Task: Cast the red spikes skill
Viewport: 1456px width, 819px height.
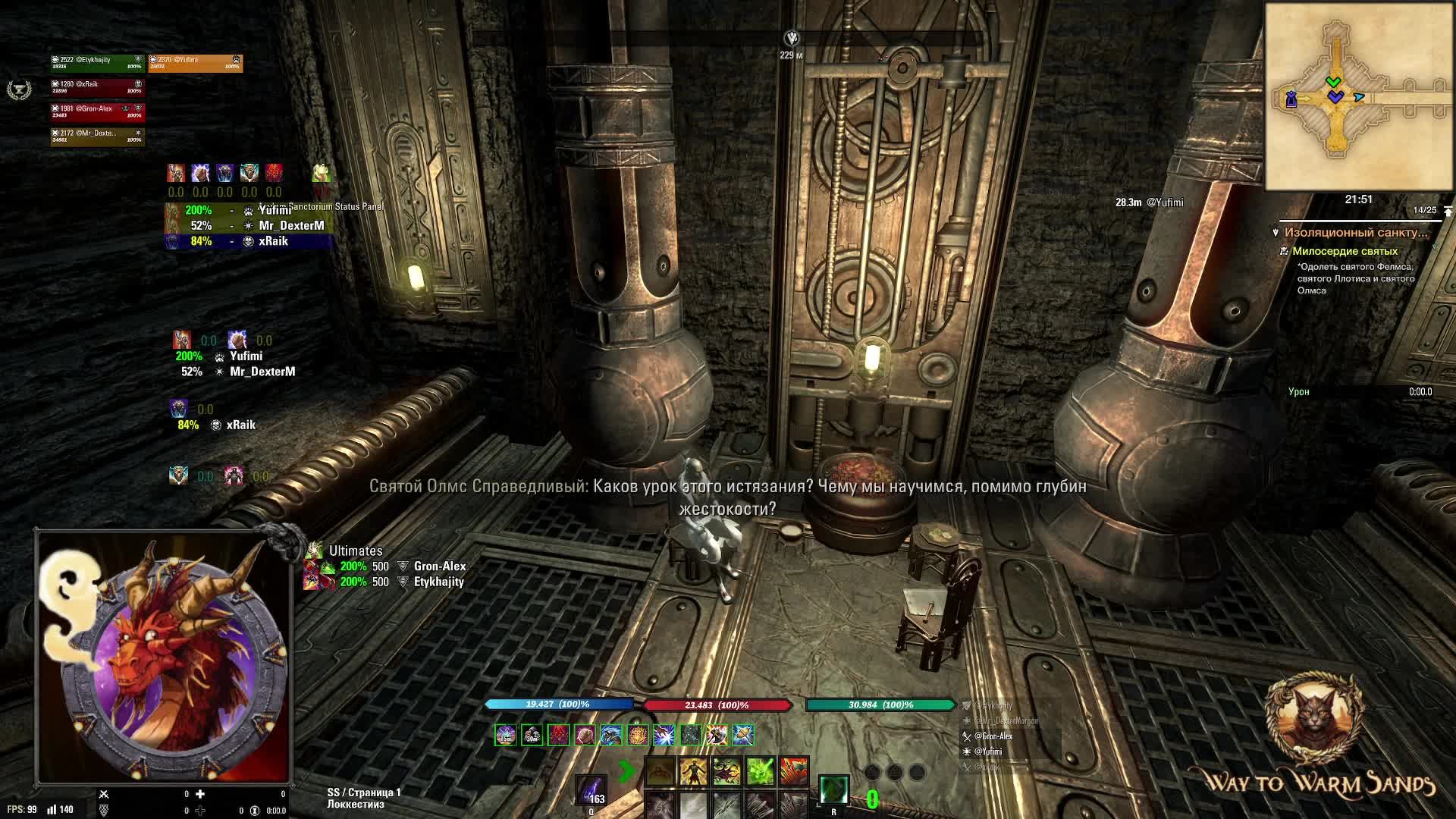Action: point(794,772)
